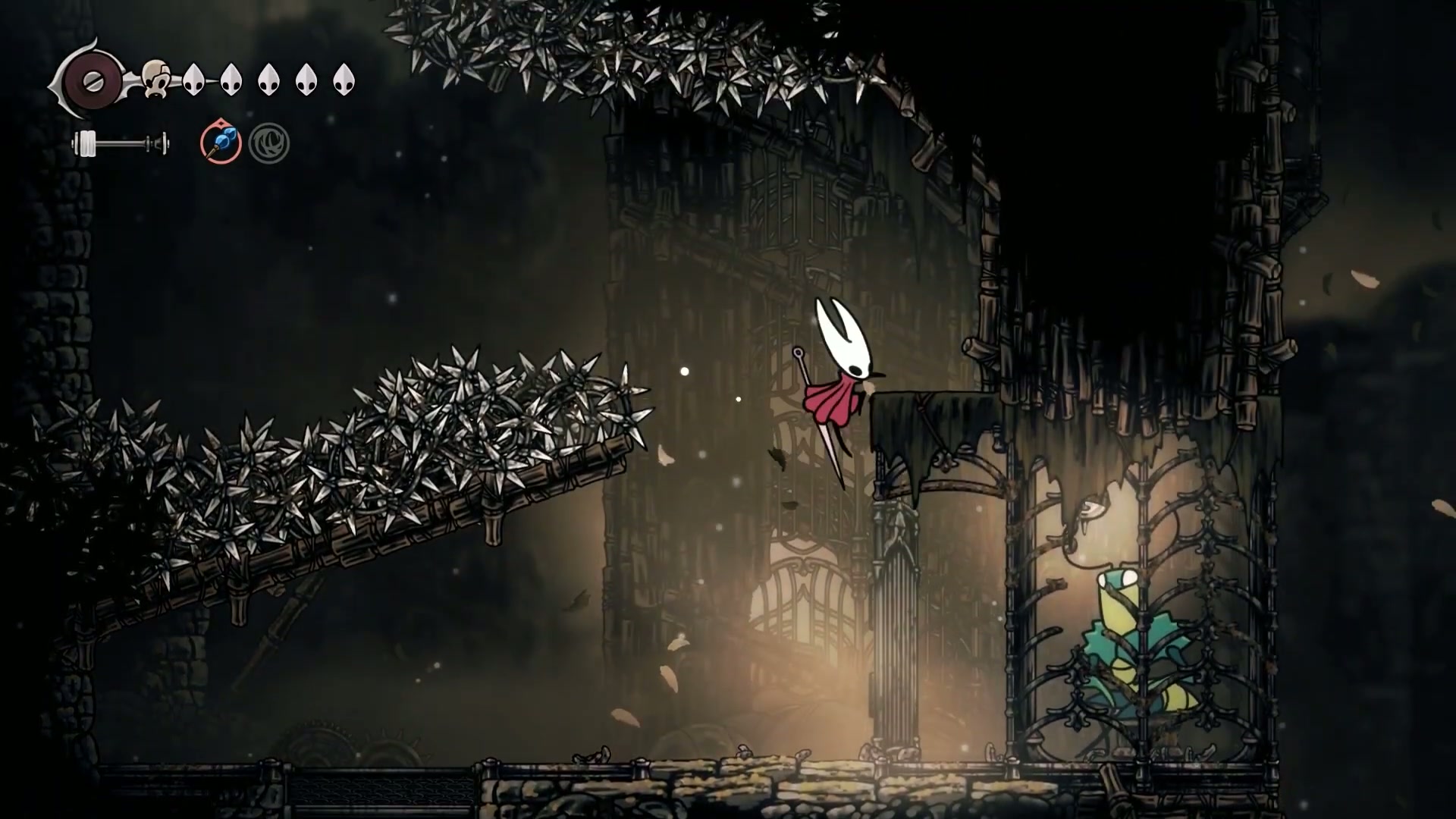Activate the gray swirl silk skill icon

268,143
